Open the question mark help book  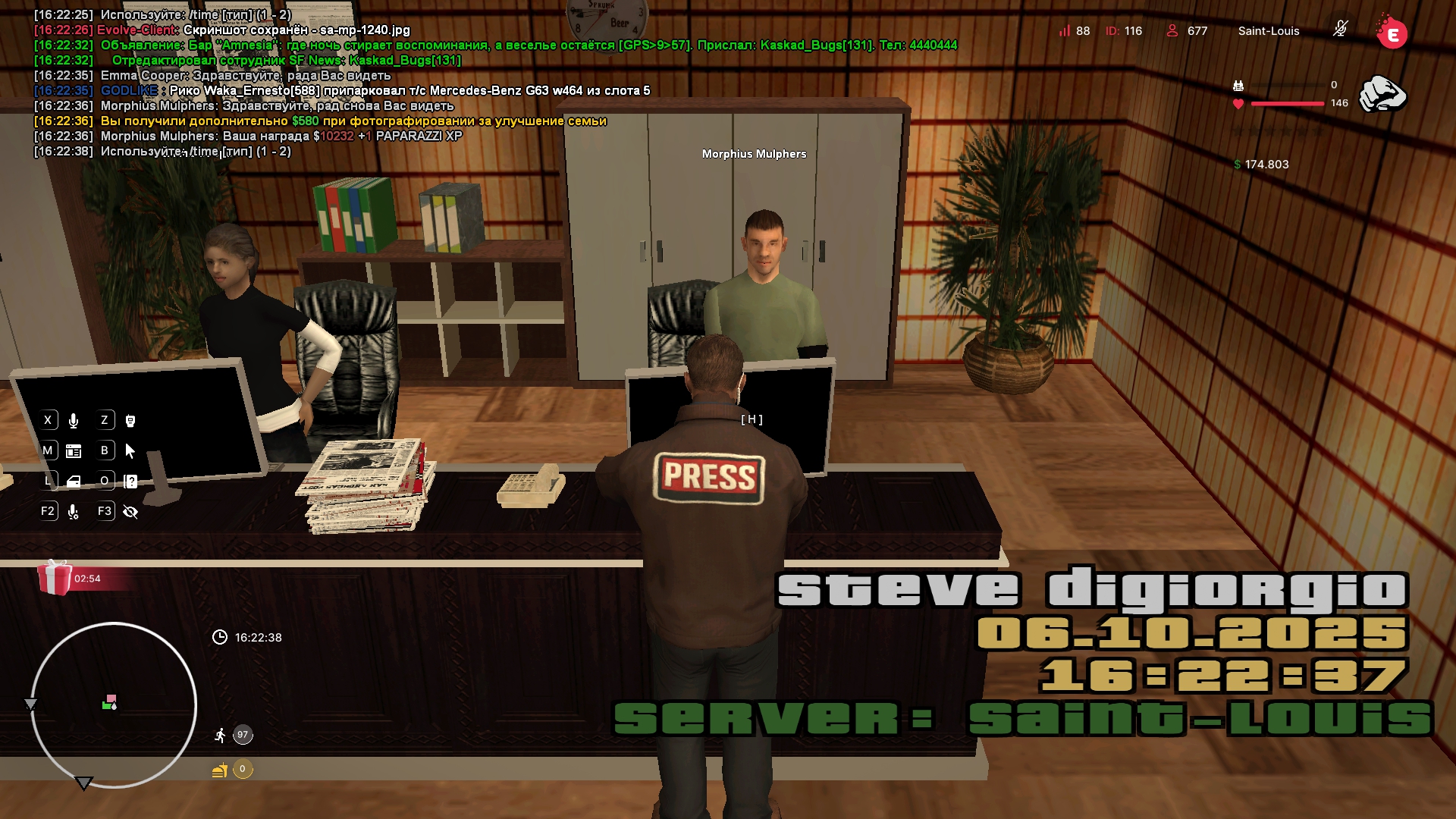pos(130,482)
